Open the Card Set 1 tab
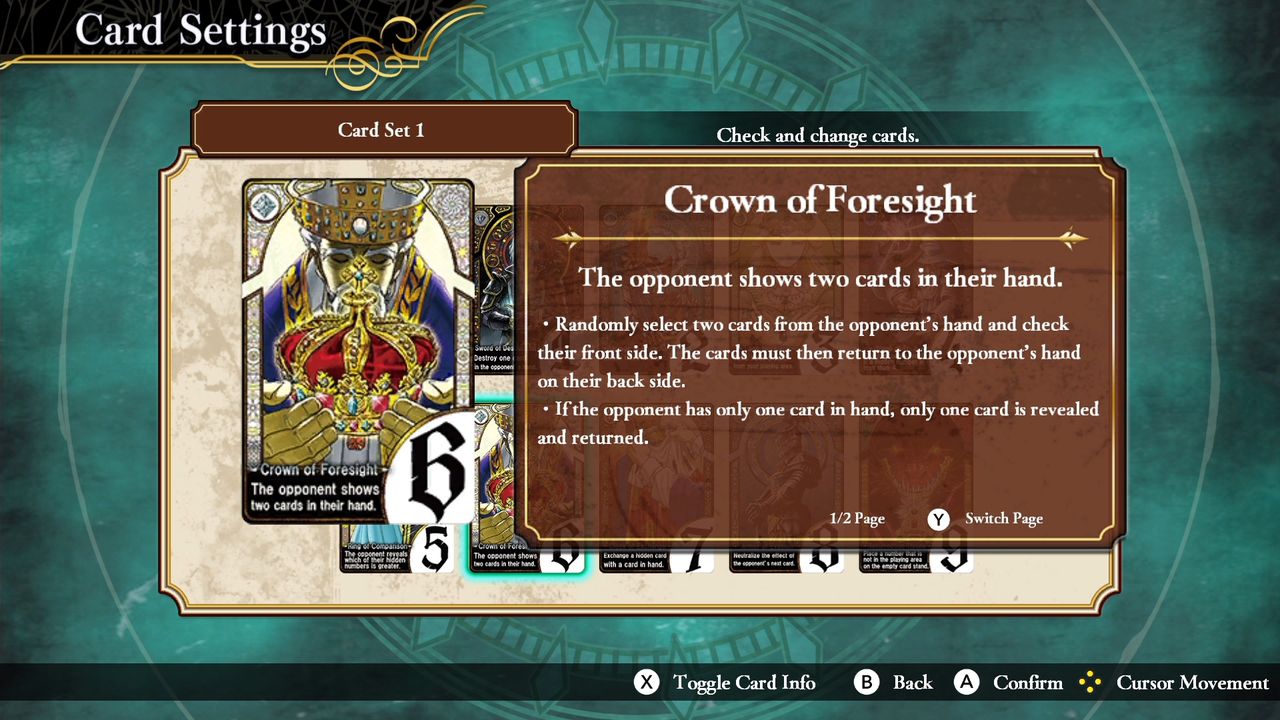This screenshot has height=720, width=1280. 384,128
